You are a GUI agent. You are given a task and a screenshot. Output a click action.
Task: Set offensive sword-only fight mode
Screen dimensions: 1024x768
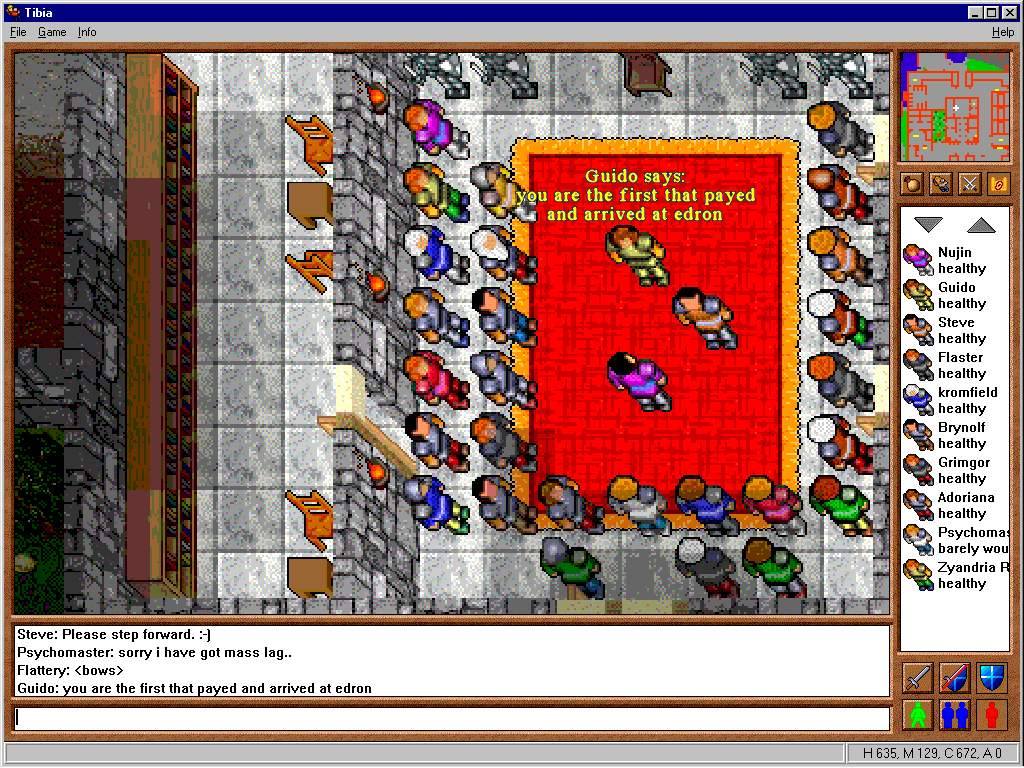point(918,678)
